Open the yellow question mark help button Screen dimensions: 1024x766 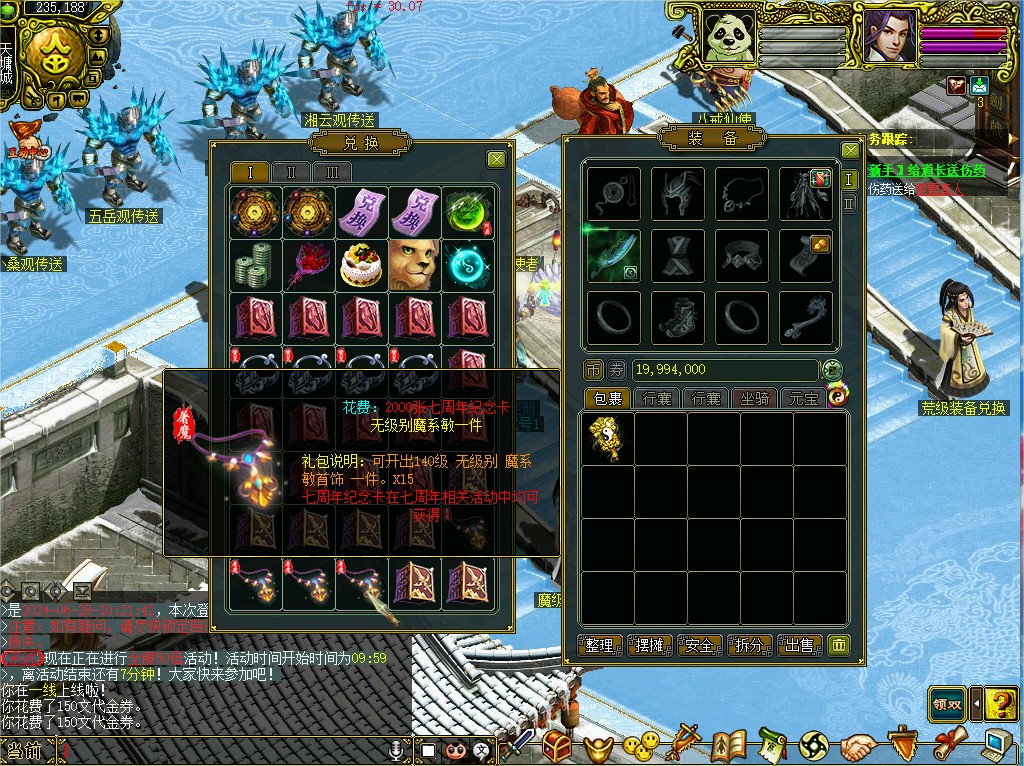[x=1000, y=704]
